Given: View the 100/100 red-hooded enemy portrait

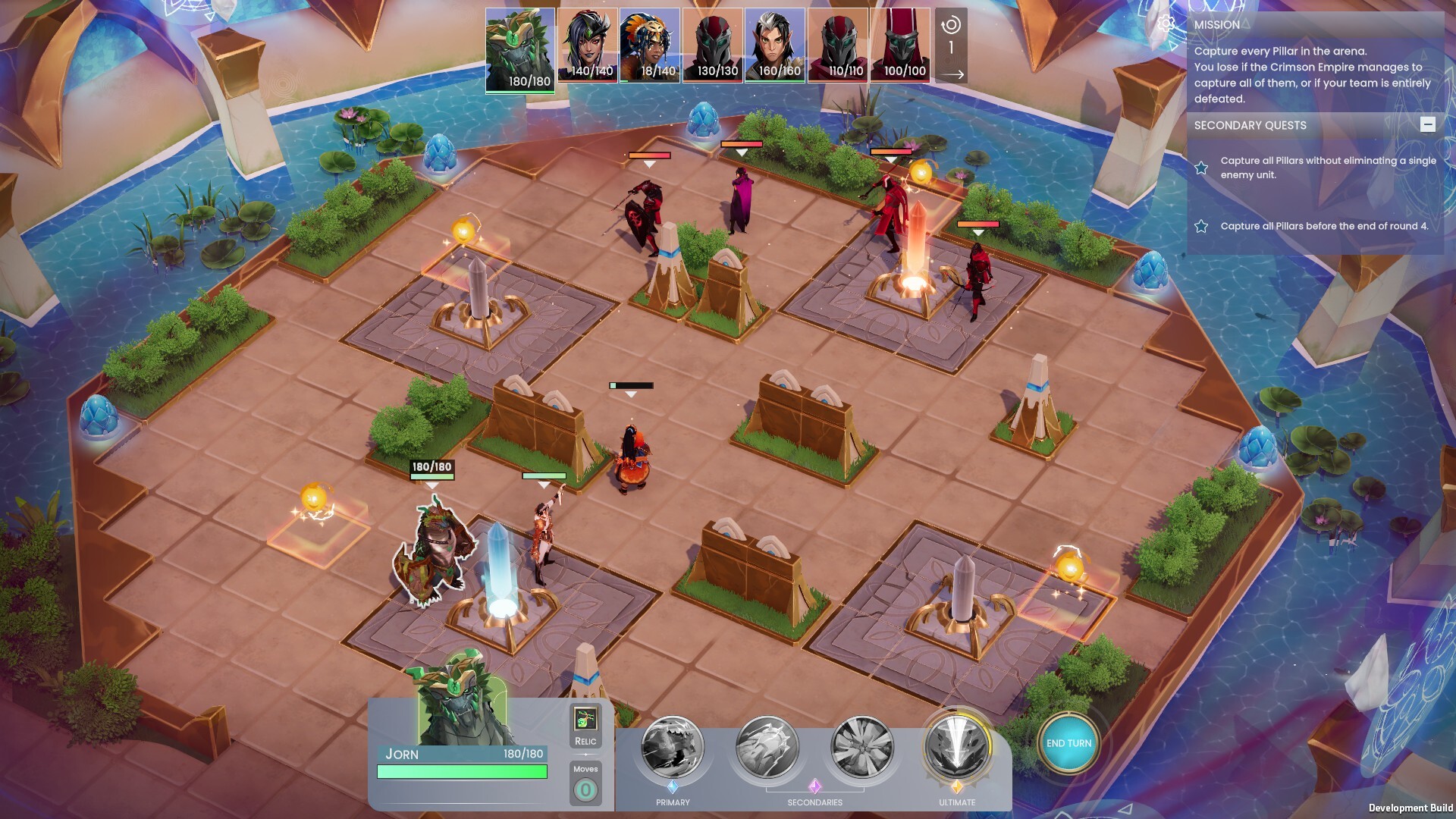Looking at the screenshot, I should tap(900, 45).
